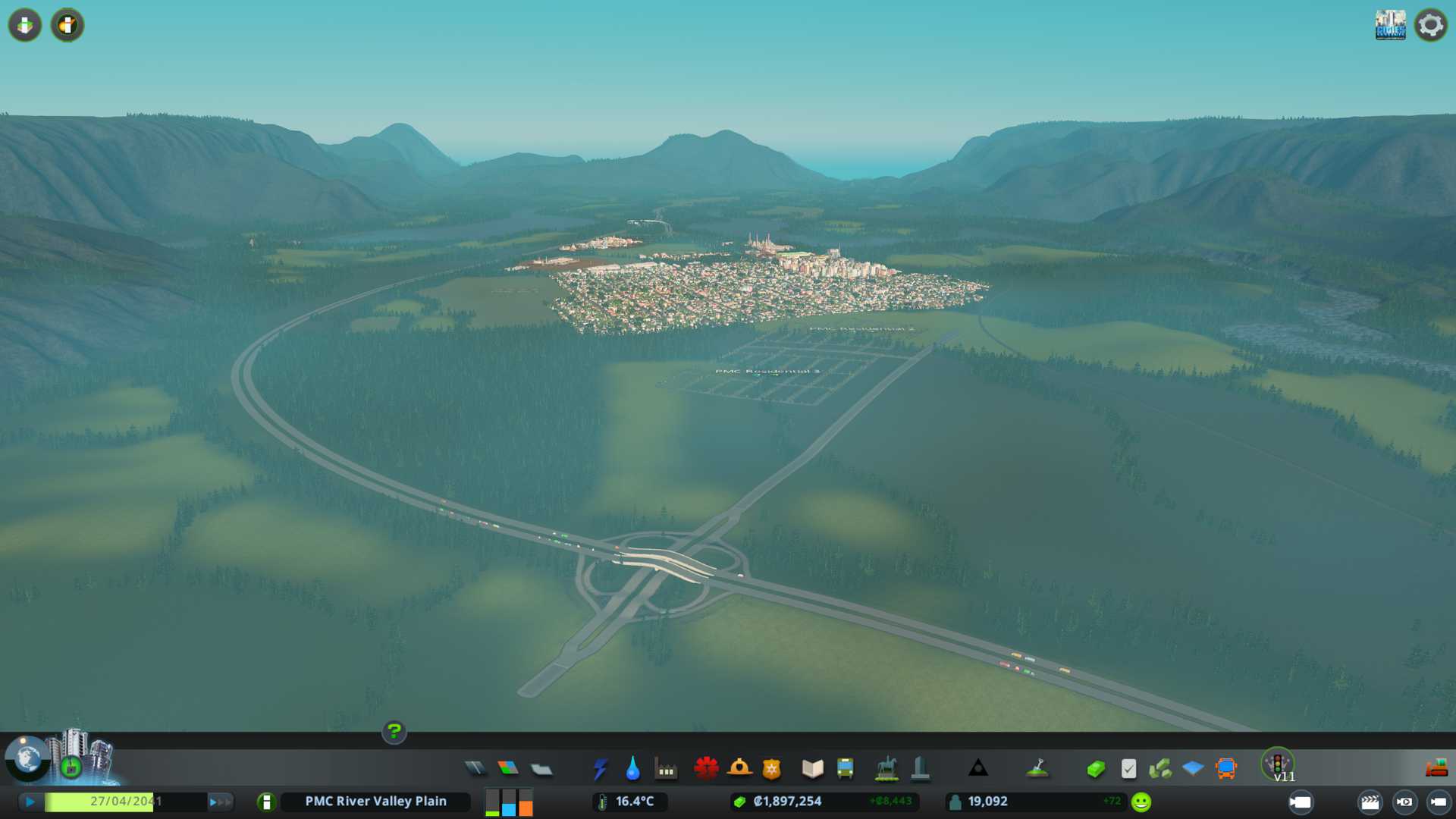The width and height of the screenshot is (1456, 819).
Task: Open the Healthcare build menu
Action: (x=706, y=768)
